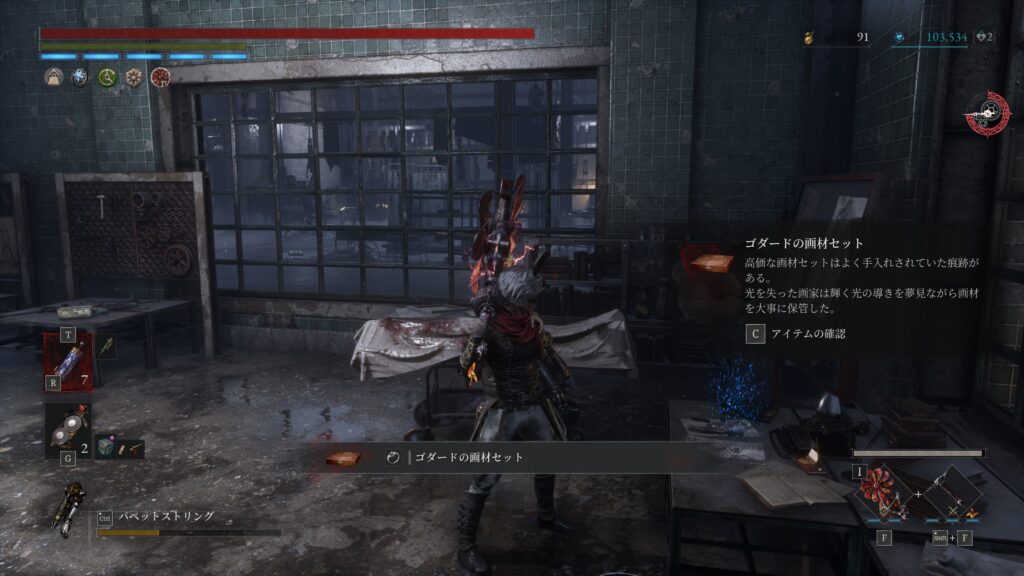Click the green clock buff icon
Screen dimensions: 1024x576
click(x=107, y=77)
